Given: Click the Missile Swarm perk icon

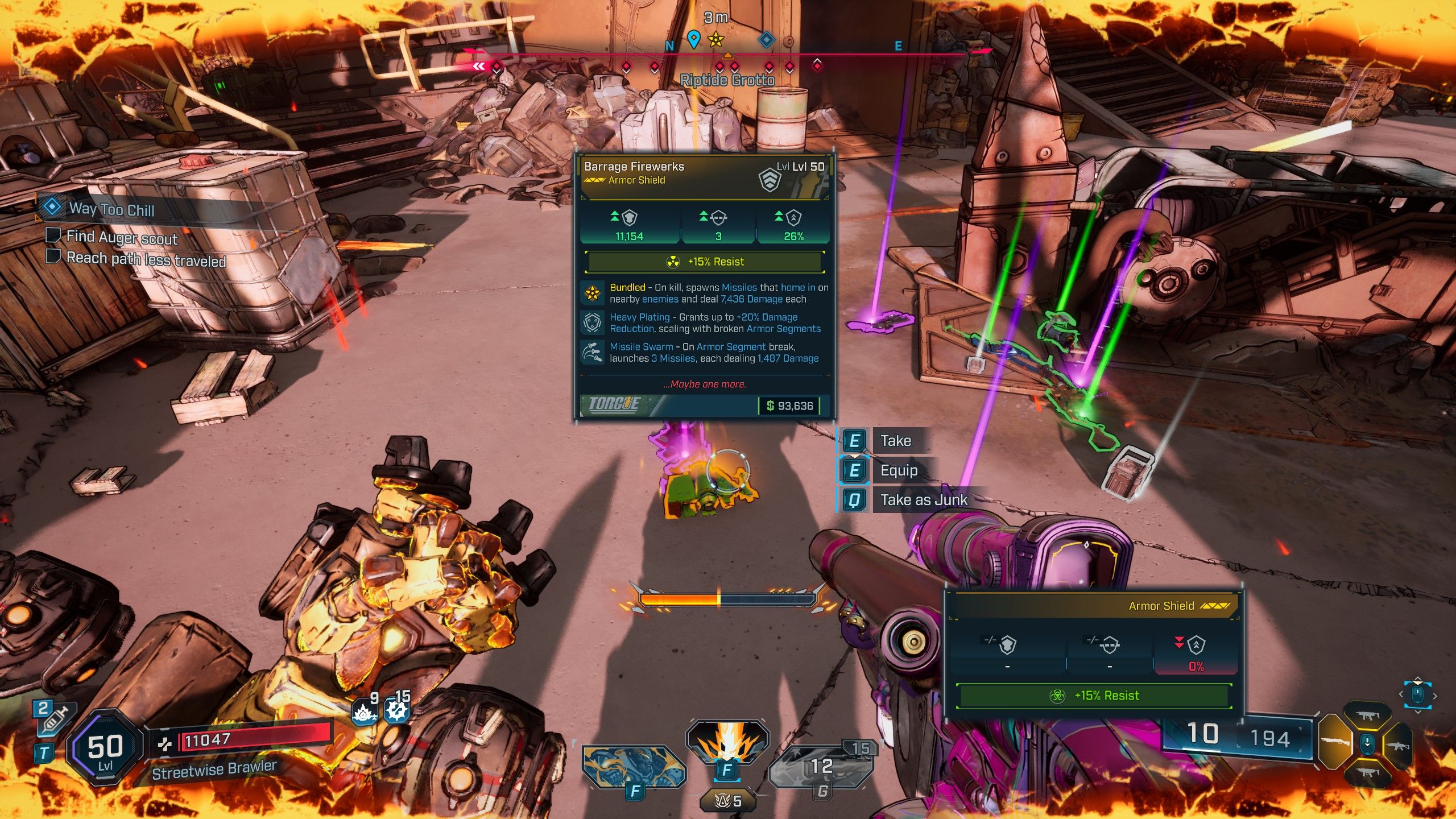Looking at the screenshot, I should (x=592, y=353).
